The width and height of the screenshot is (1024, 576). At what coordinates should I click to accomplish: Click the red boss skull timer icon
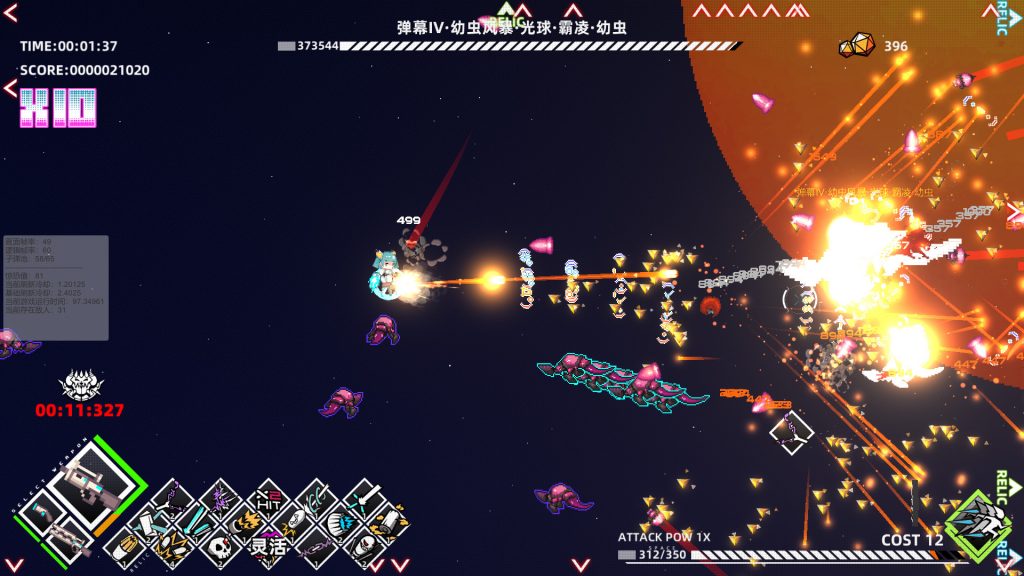80,384
